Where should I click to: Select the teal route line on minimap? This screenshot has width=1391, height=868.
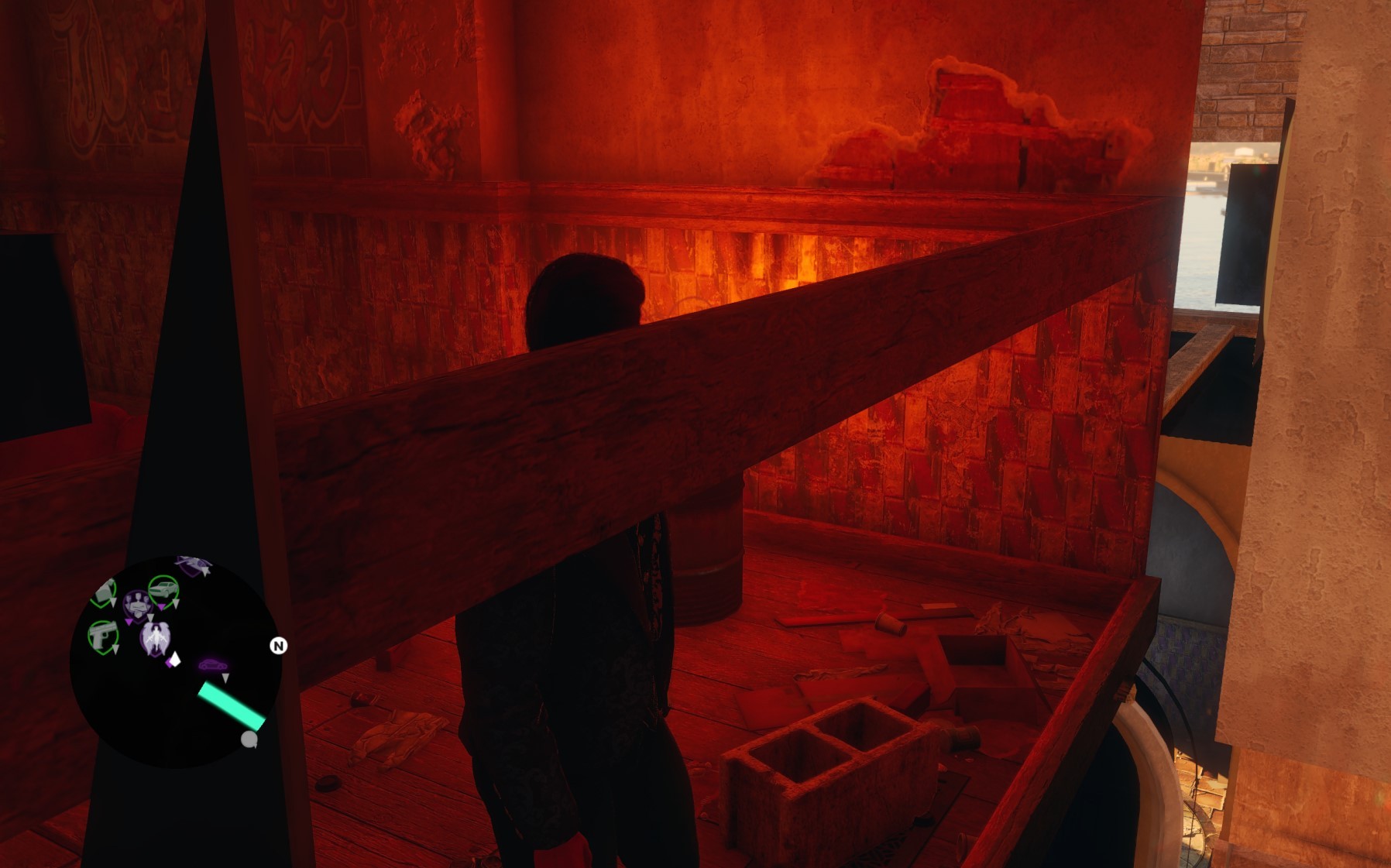tap(232, 705)
